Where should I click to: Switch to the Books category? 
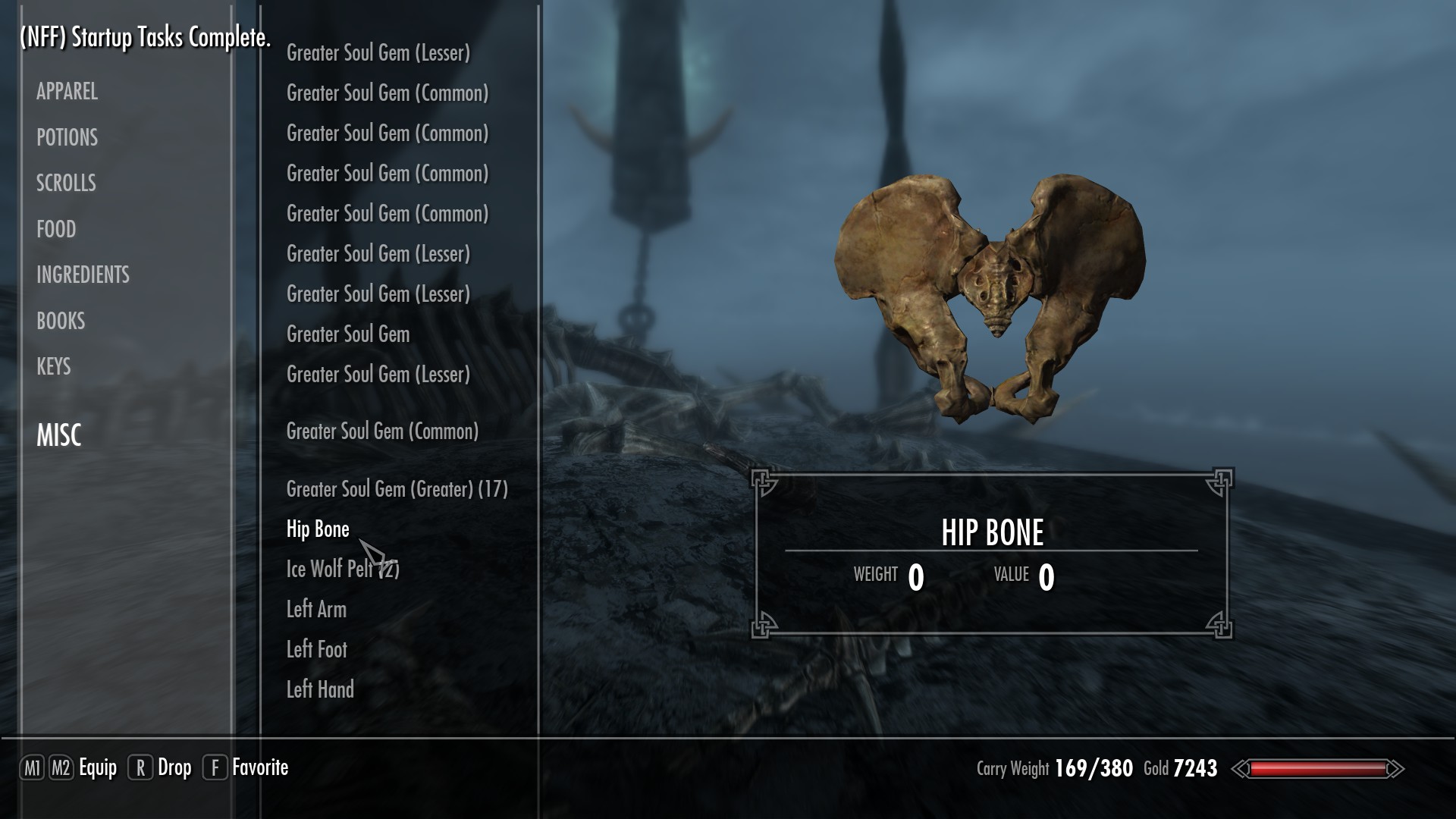point(61,321)
